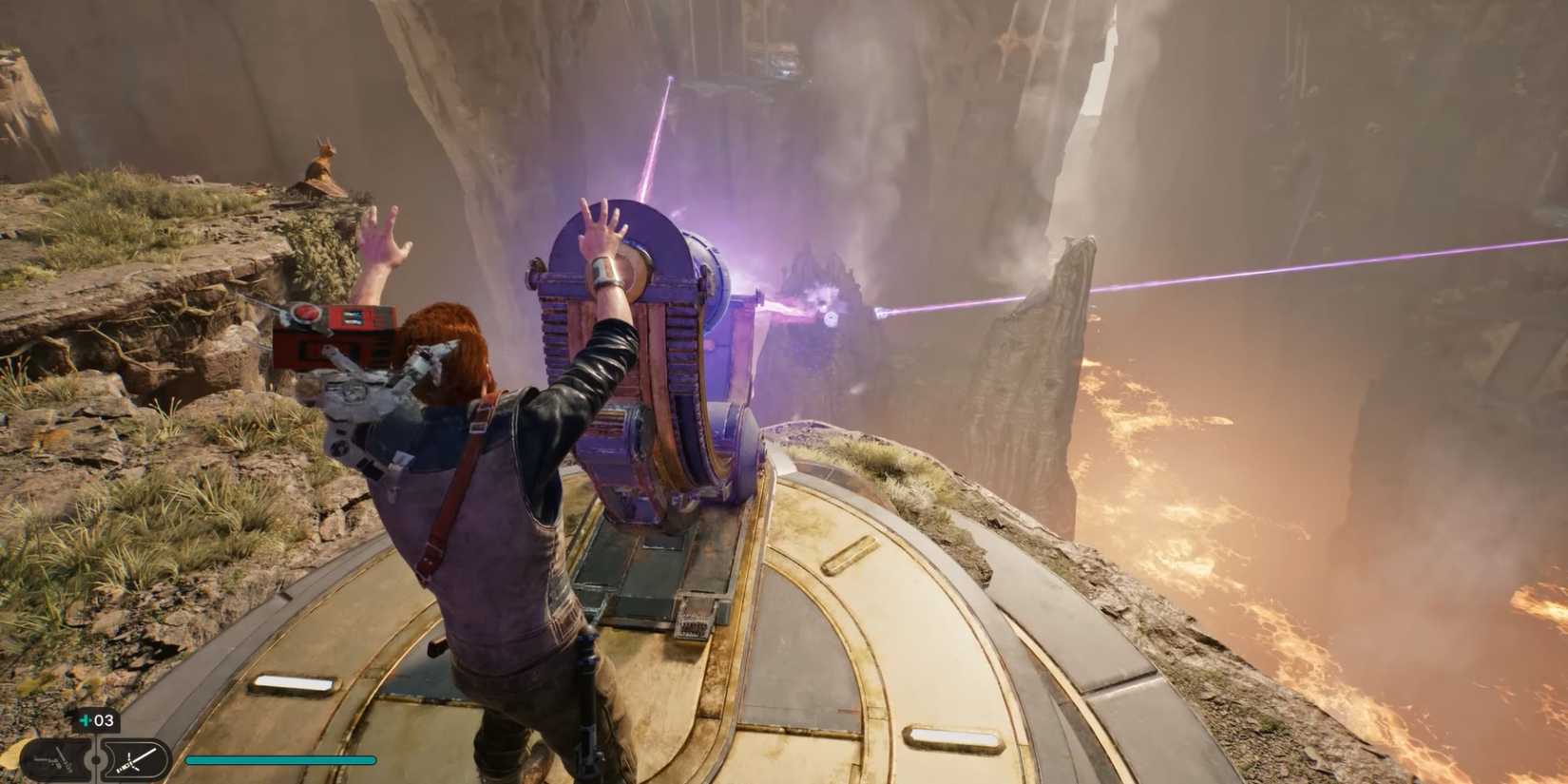Image resolution: width=1568 pixels, height=784 pixels.
Task: Click the green plus stim icon
Action: click(84, 720)
